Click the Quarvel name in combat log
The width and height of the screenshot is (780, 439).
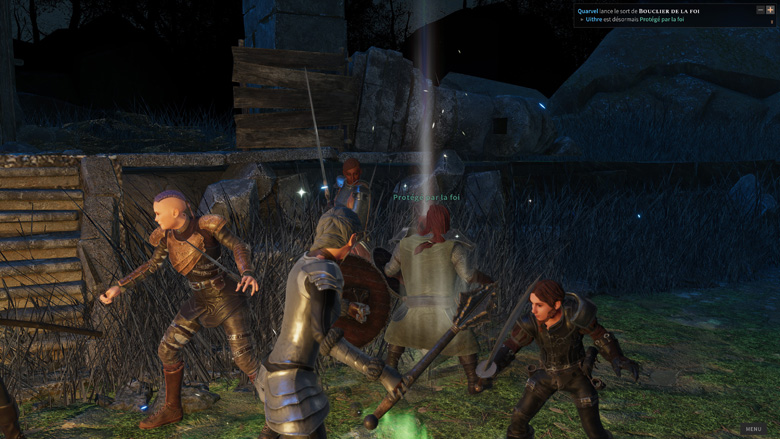point(588,10)
